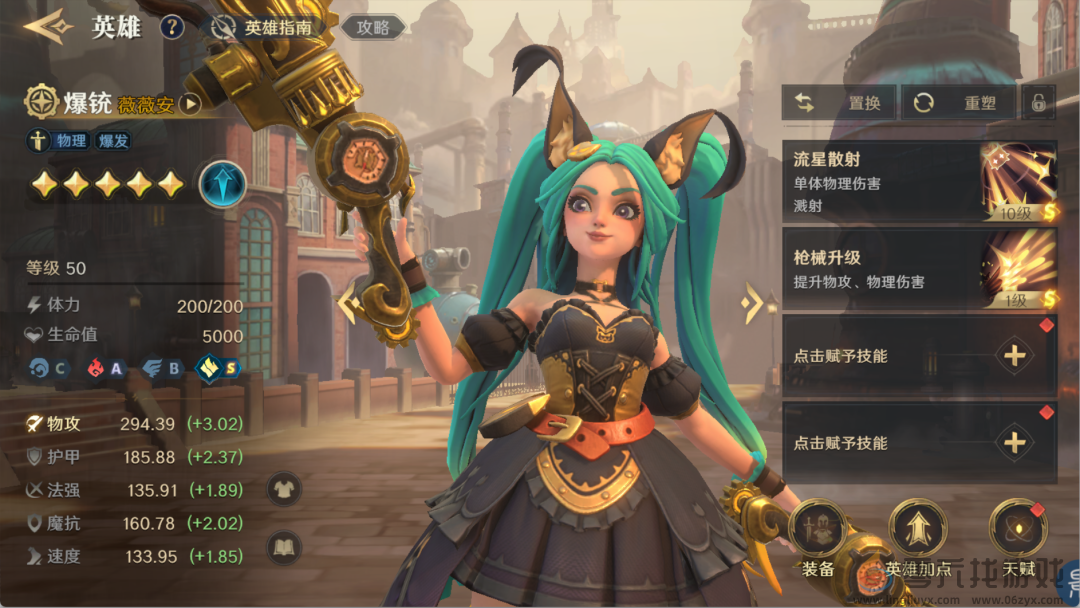The height and width of the screenshot is (608, 1080).
Task: Open the question mark help icon
Action: click(172, 27)
